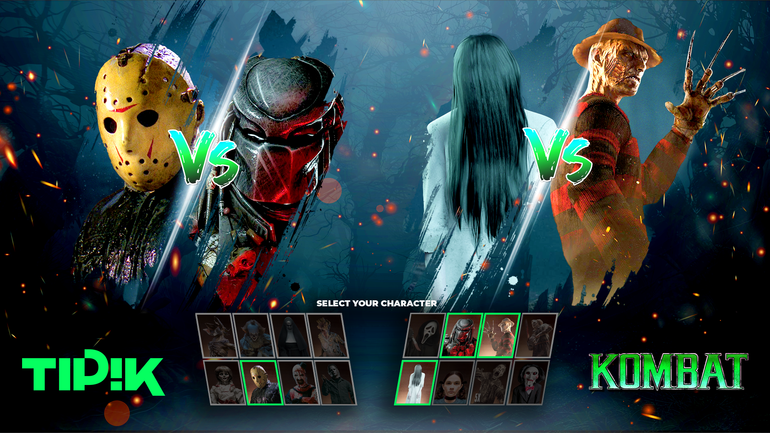Select the highlighted Jason hockey mask tile
This screenshot has width=770, height=433.
pos(261,384)
